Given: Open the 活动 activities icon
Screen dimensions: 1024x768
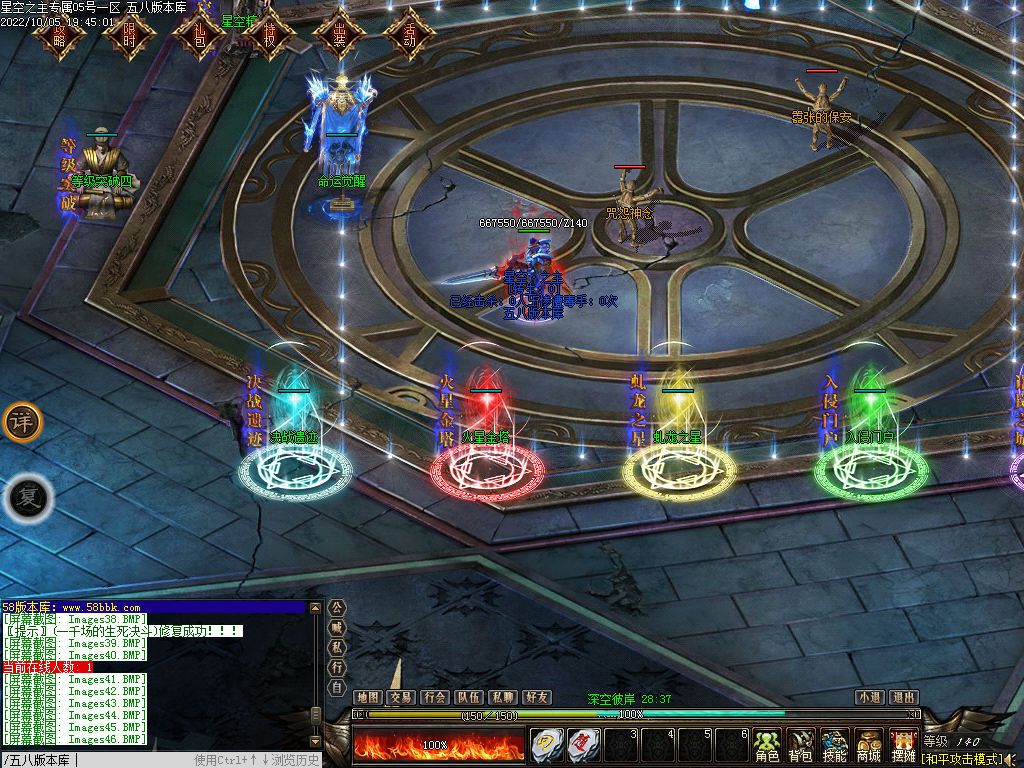Looking at the screenshot, I should pyautogui.click(x=409, y=36).
